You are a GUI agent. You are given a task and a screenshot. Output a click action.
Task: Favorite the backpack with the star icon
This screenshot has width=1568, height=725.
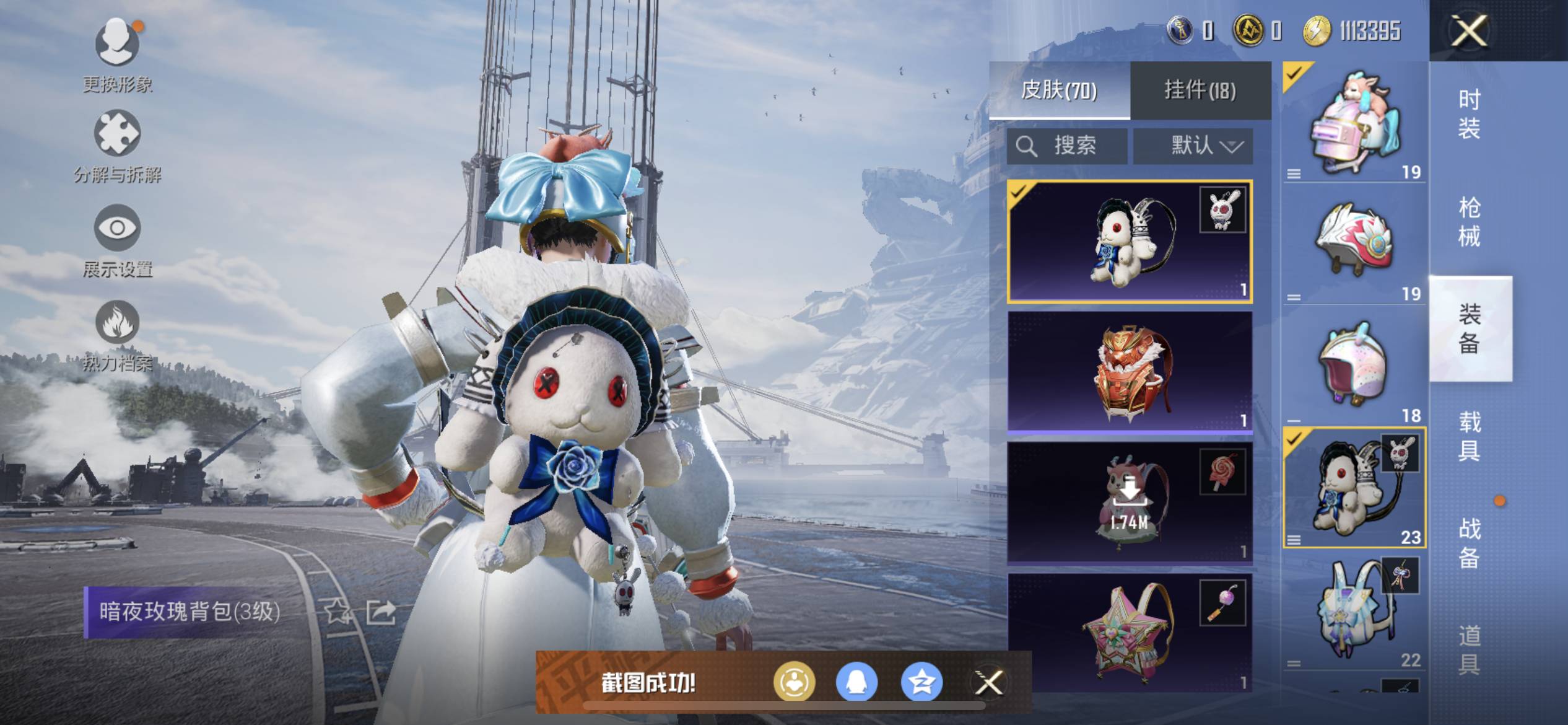tap(338, 612)
